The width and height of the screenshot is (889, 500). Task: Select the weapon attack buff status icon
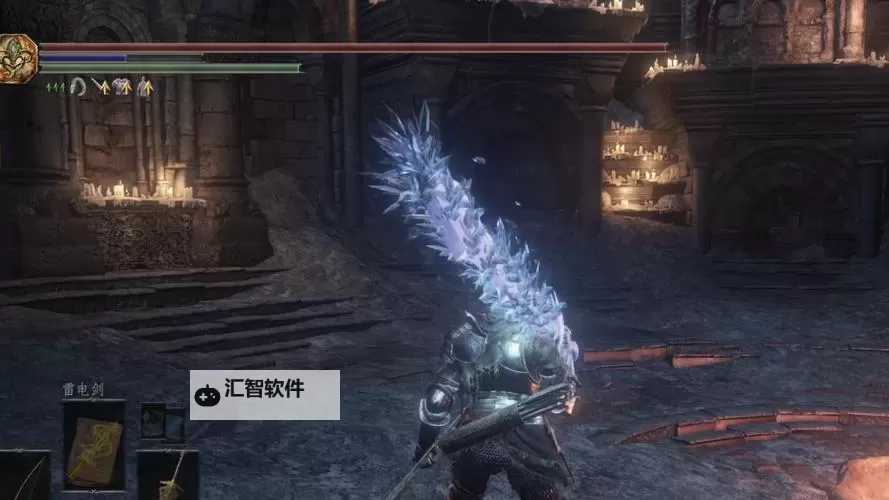[100, 87]
